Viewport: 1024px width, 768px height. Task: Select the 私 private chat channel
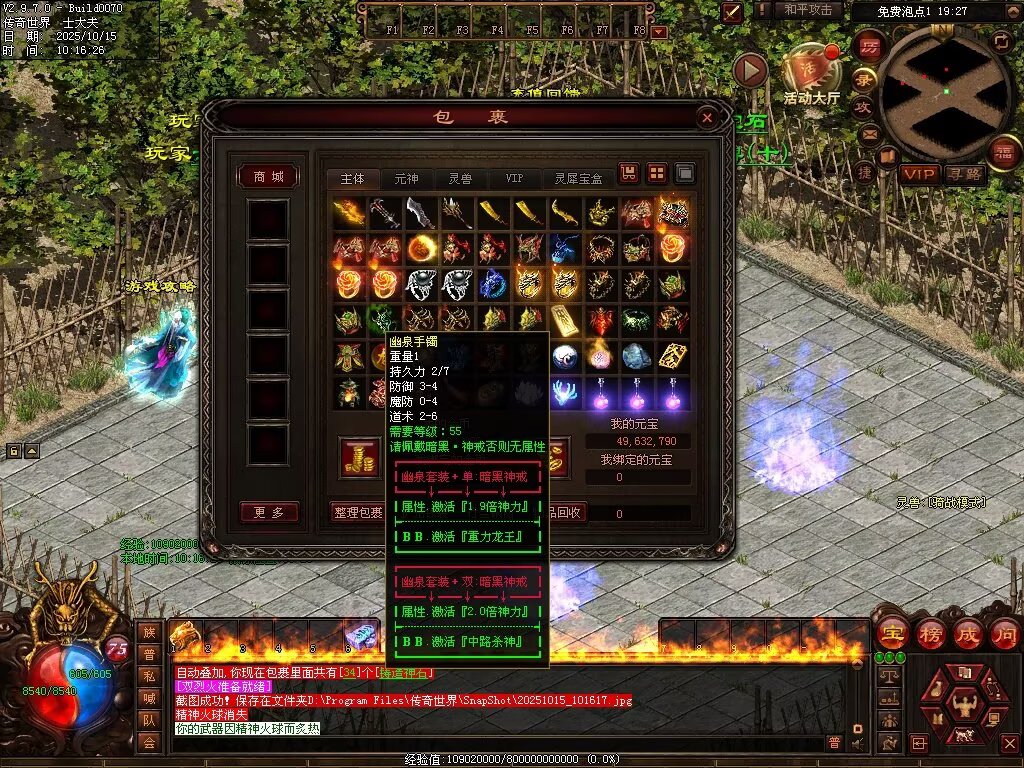click(149, 676)
